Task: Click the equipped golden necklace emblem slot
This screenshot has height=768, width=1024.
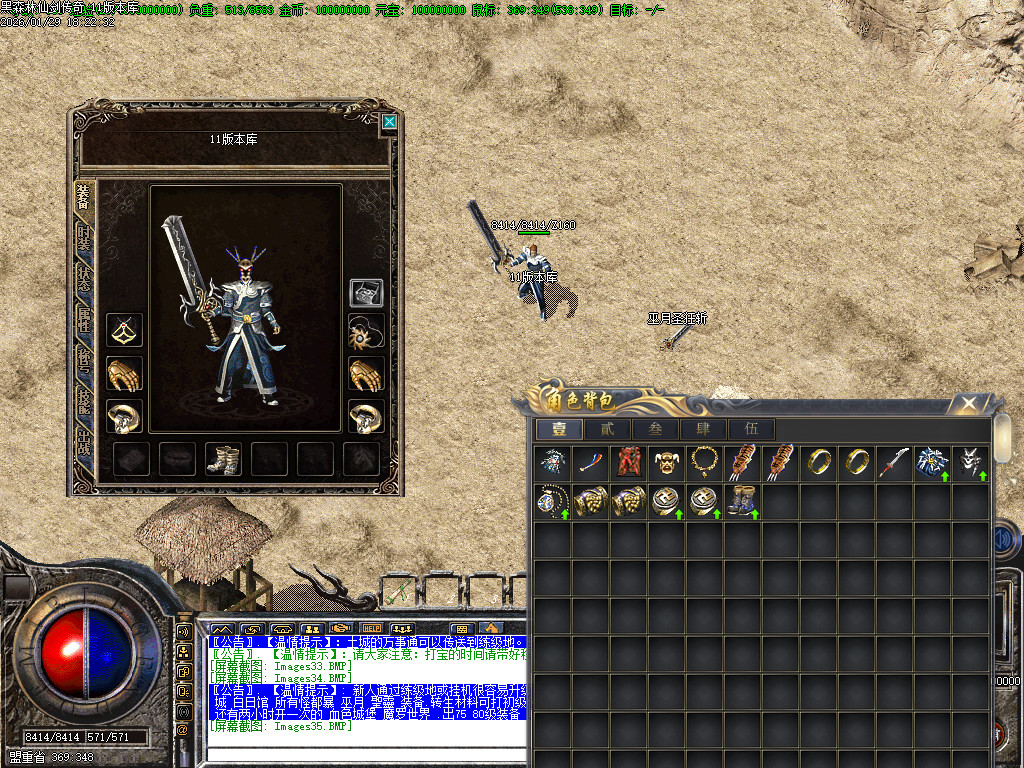Action: tap(124, 329)
